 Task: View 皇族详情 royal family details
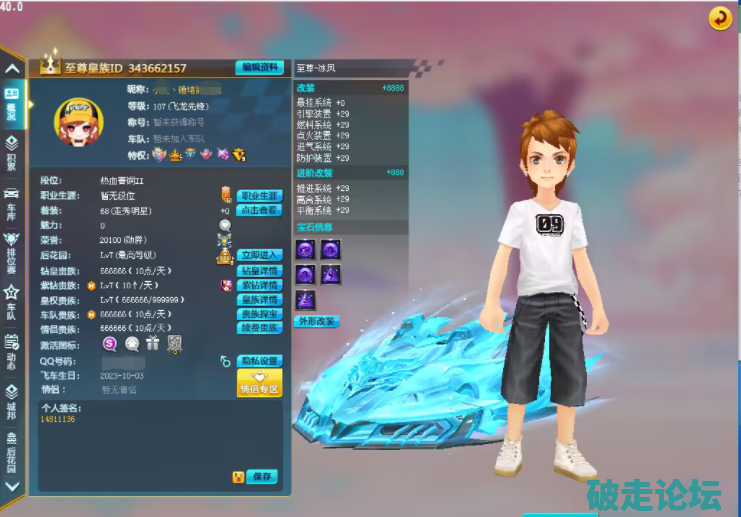click(259, 299)
